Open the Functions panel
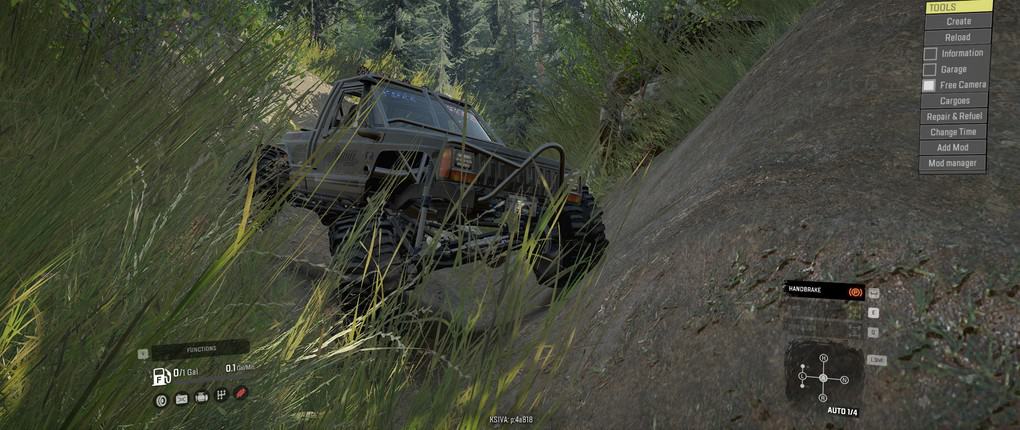This screenshot has width=1020, height=430. click(x=200, y=349)
